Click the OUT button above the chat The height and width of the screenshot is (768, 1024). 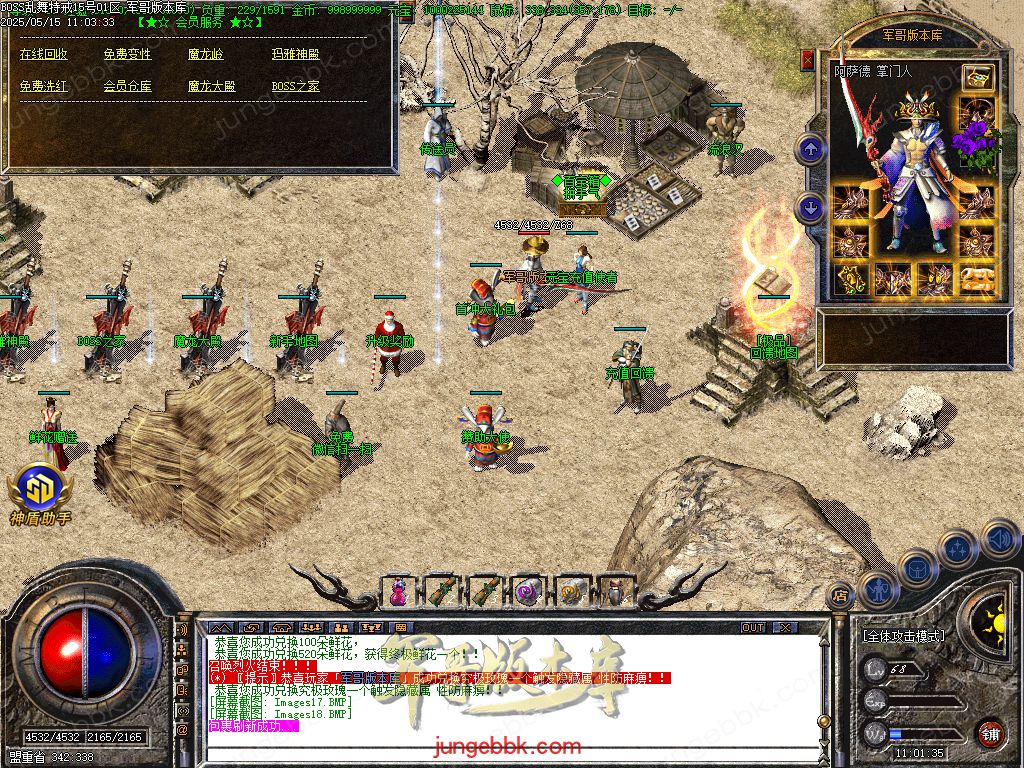click(753, 627)
